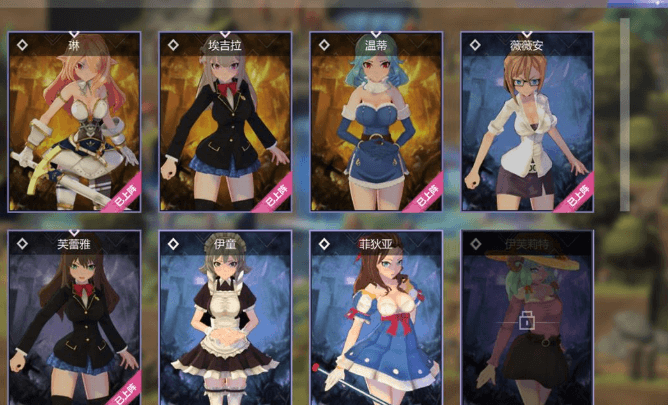Select the 薇薇安 character card
The width and height of the screenshot is (668, 405).
click(527, 122)
